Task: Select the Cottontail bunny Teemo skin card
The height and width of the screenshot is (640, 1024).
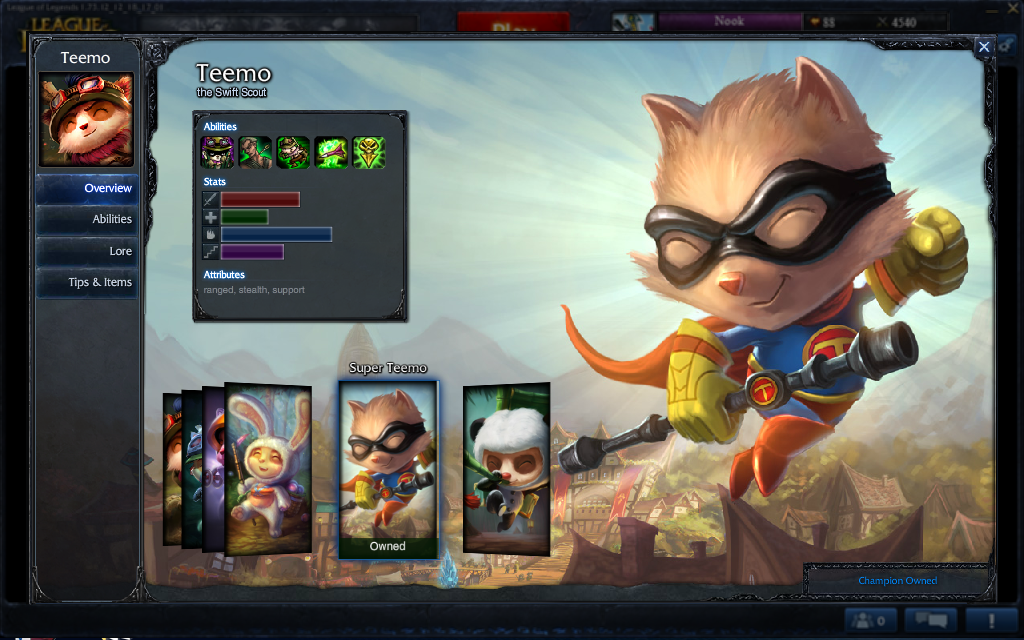Action: (x=268, y=468)
